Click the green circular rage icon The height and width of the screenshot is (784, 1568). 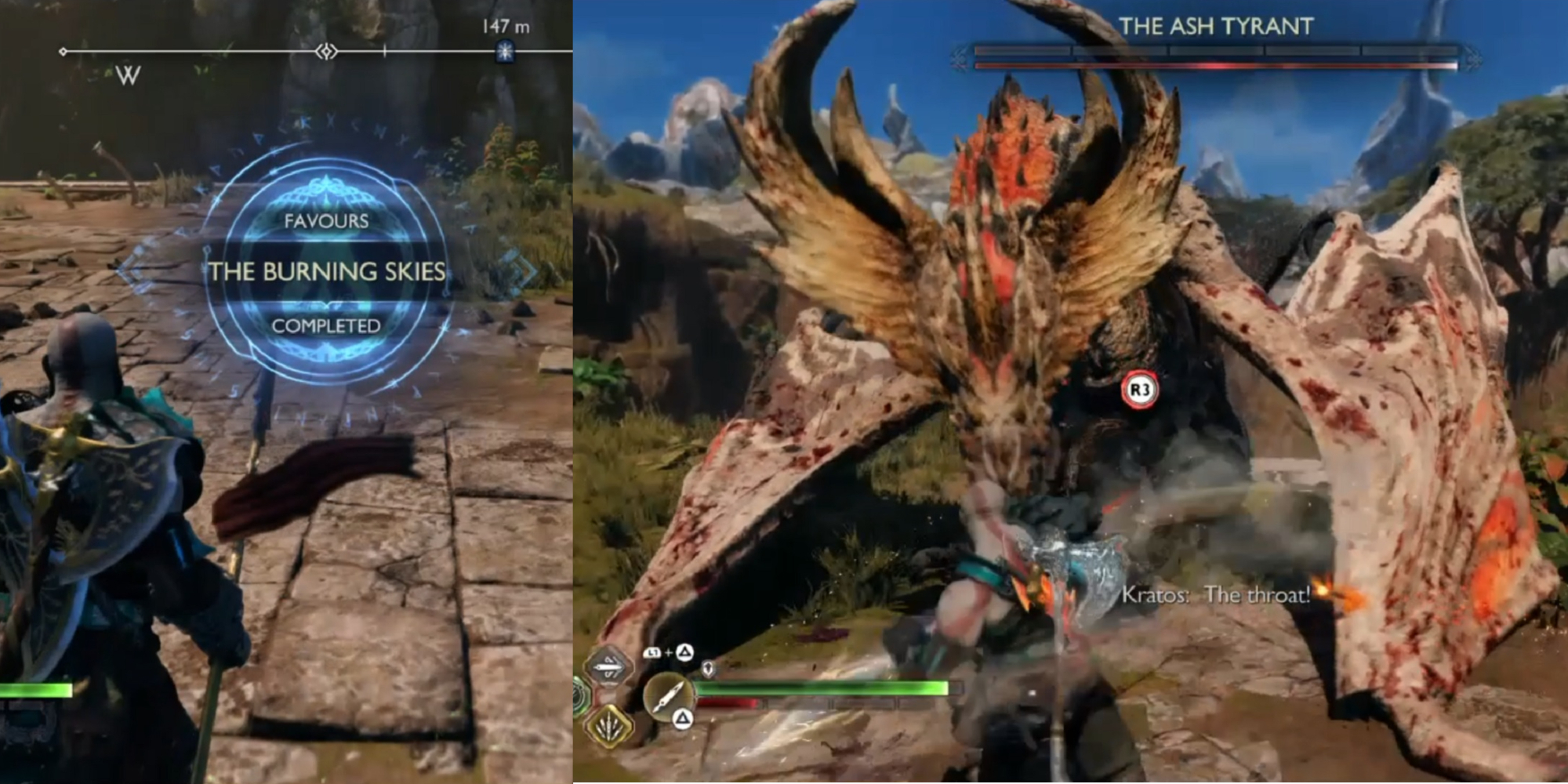[x=580, y=695]
